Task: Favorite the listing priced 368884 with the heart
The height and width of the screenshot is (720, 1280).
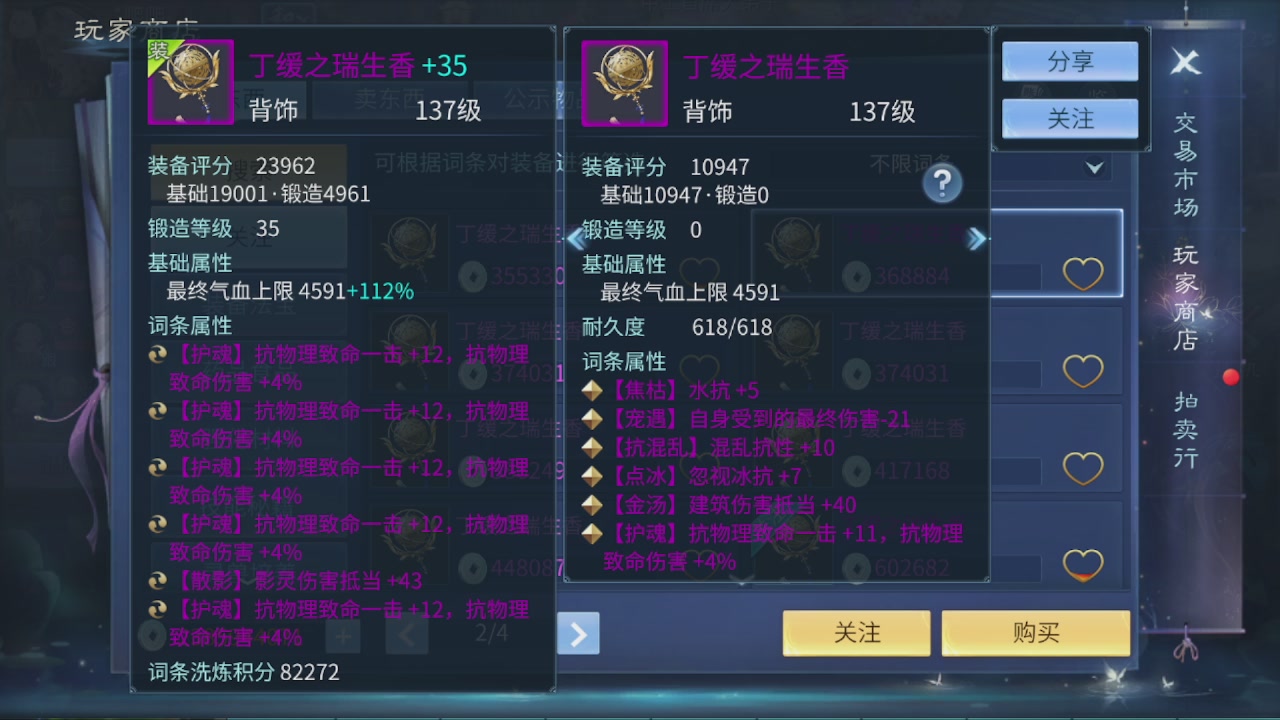Action: [1083, 273]
